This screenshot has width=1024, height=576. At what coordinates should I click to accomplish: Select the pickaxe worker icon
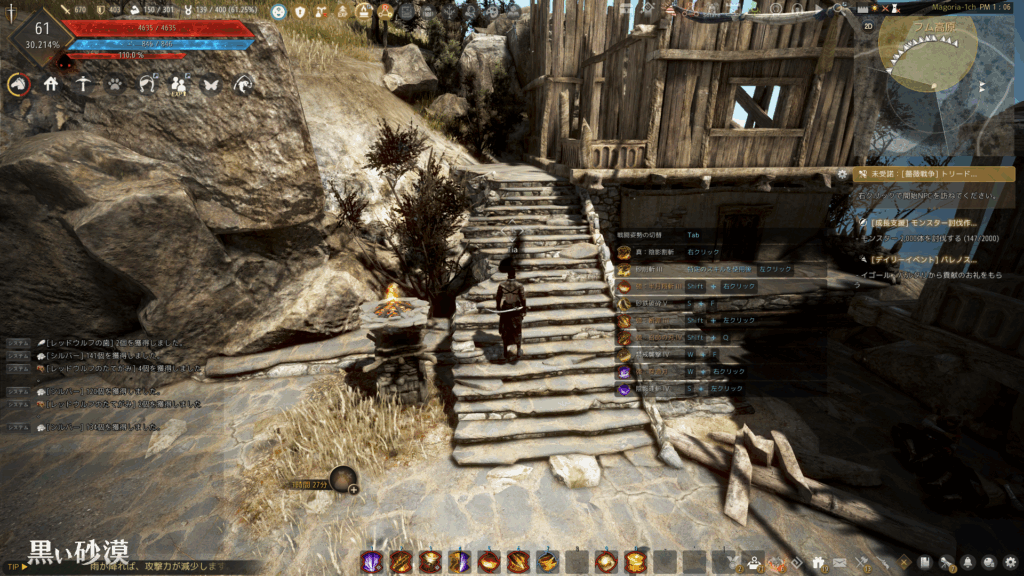tap(83, 85)
